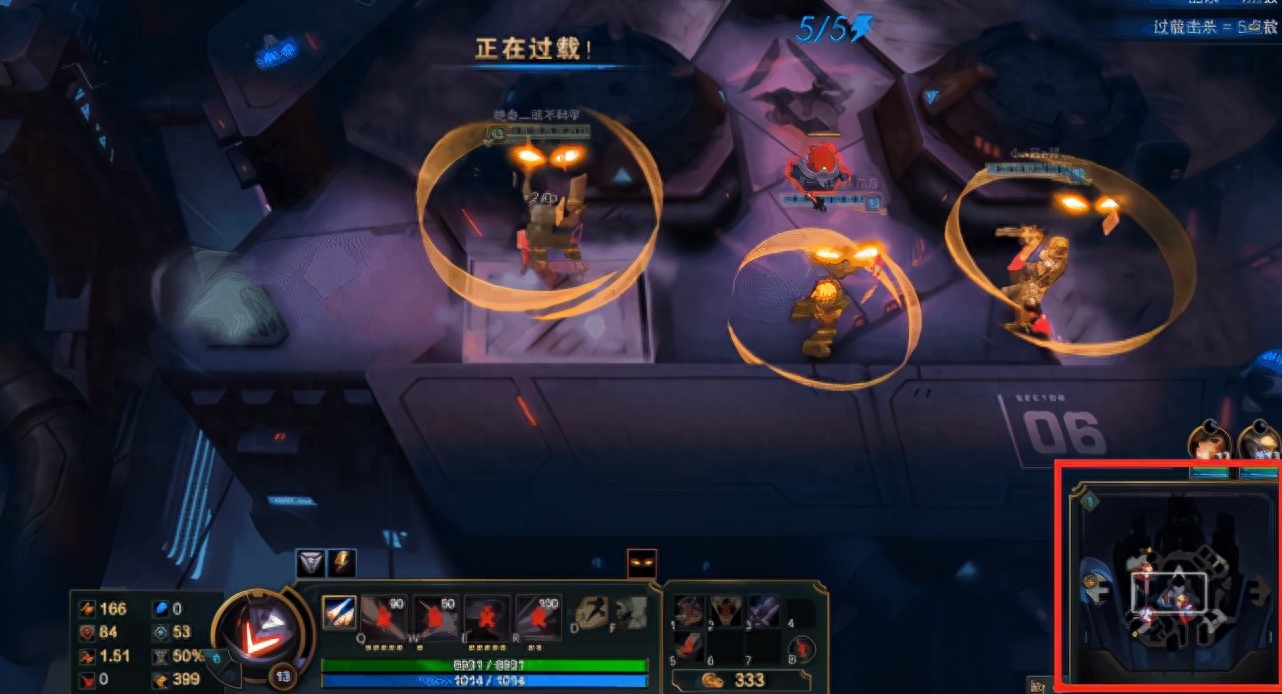Use the D summoner spell
1282x694 pixels.
tap(592, 612)
